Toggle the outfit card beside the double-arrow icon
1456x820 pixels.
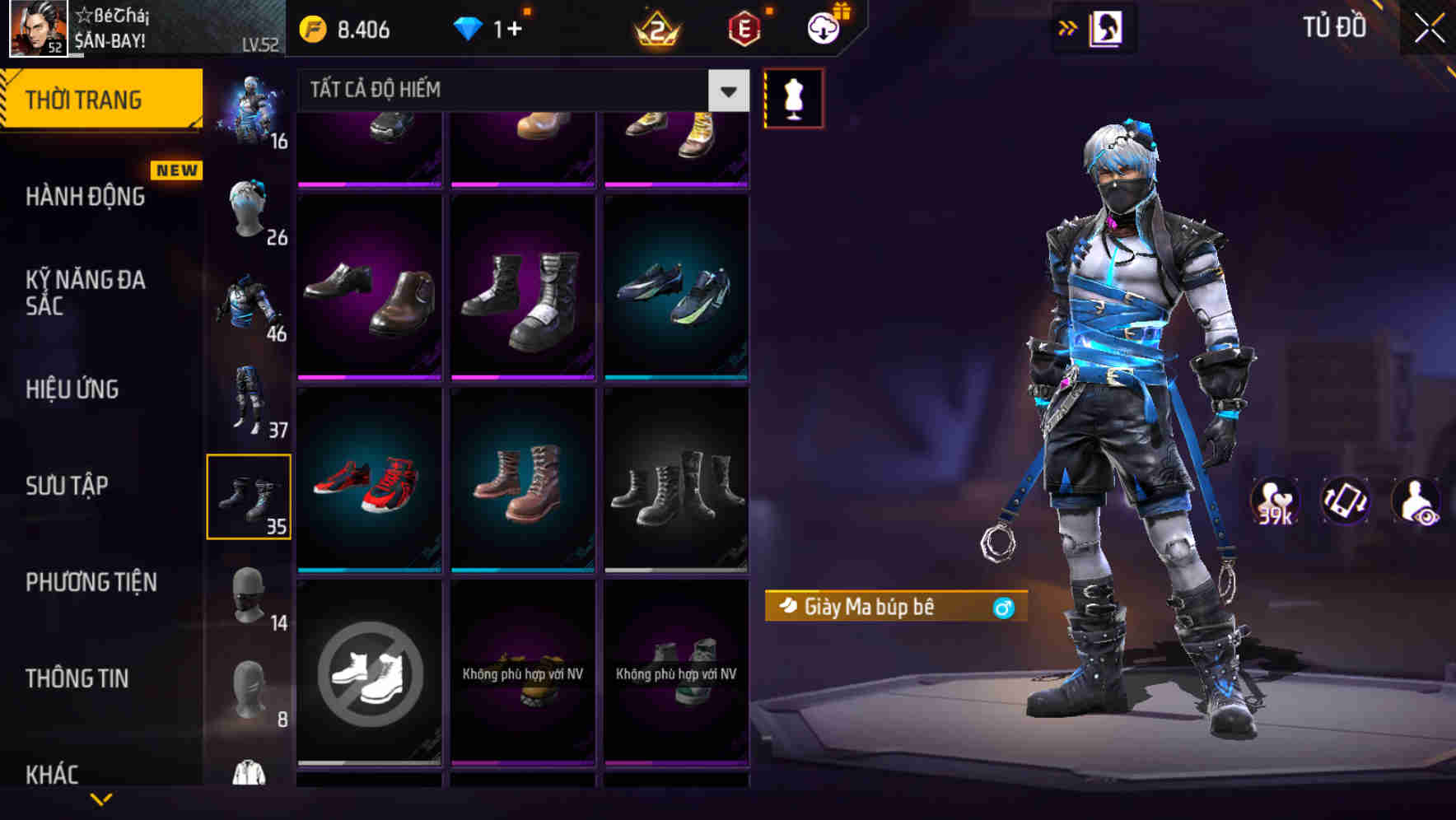point(1105,27)
